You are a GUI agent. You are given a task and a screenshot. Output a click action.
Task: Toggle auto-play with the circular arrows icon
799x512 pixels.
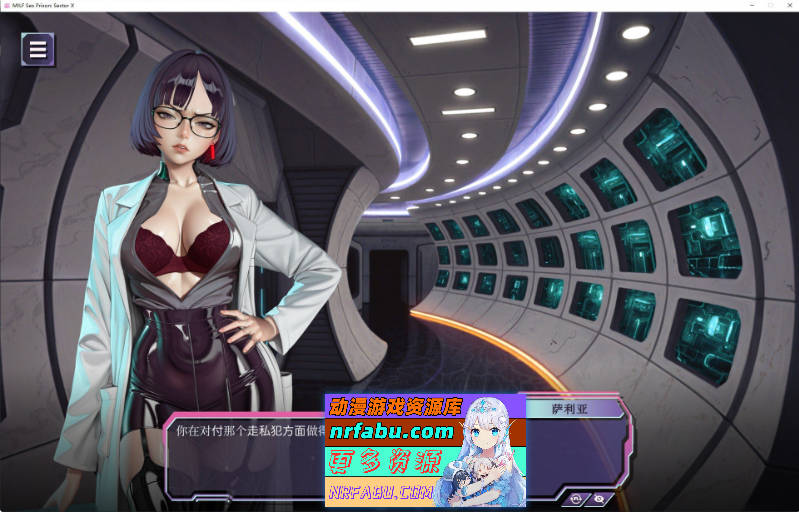(x=578, y=497)
